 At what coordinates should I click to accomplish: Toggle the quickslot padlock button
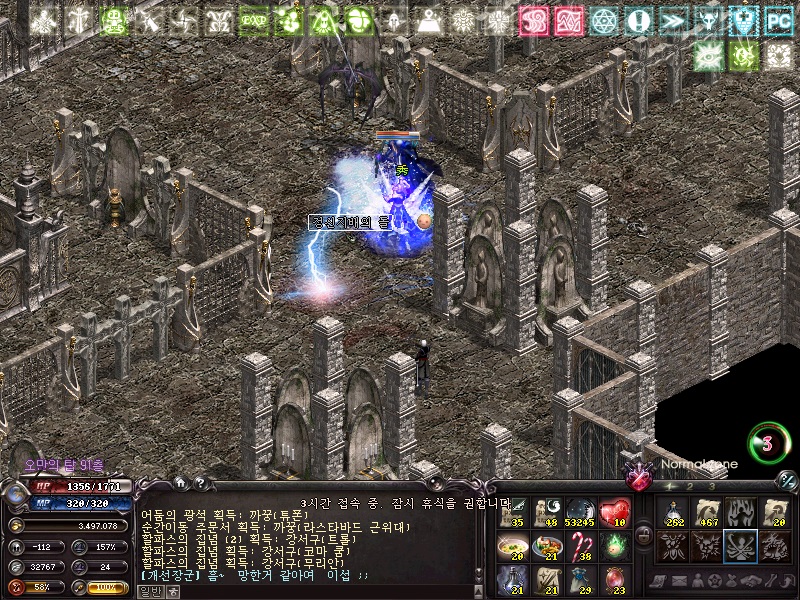tap(644, 535)
